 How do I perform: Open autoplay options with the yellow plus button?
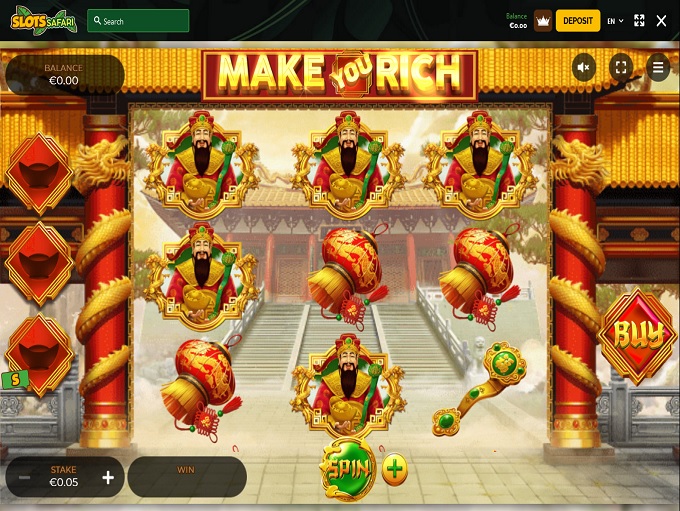(x=395, y=469)
